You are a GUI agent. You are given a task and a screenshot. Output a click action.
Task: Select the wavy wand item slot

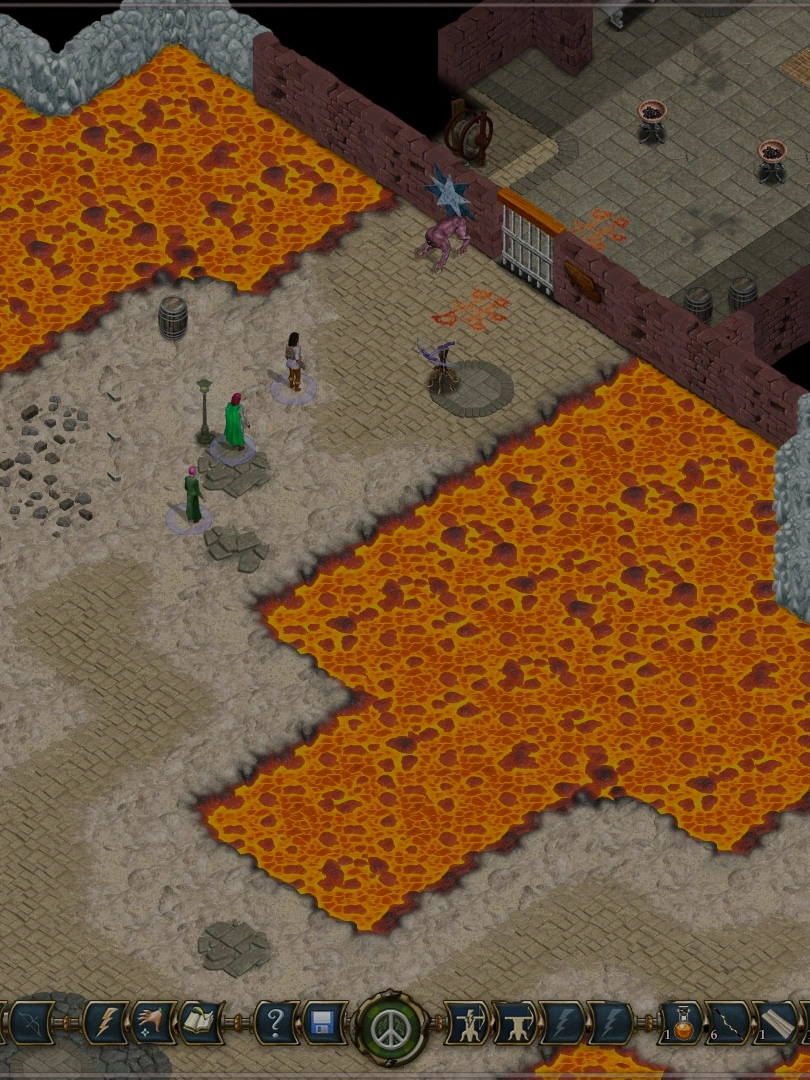(729, 1024)
